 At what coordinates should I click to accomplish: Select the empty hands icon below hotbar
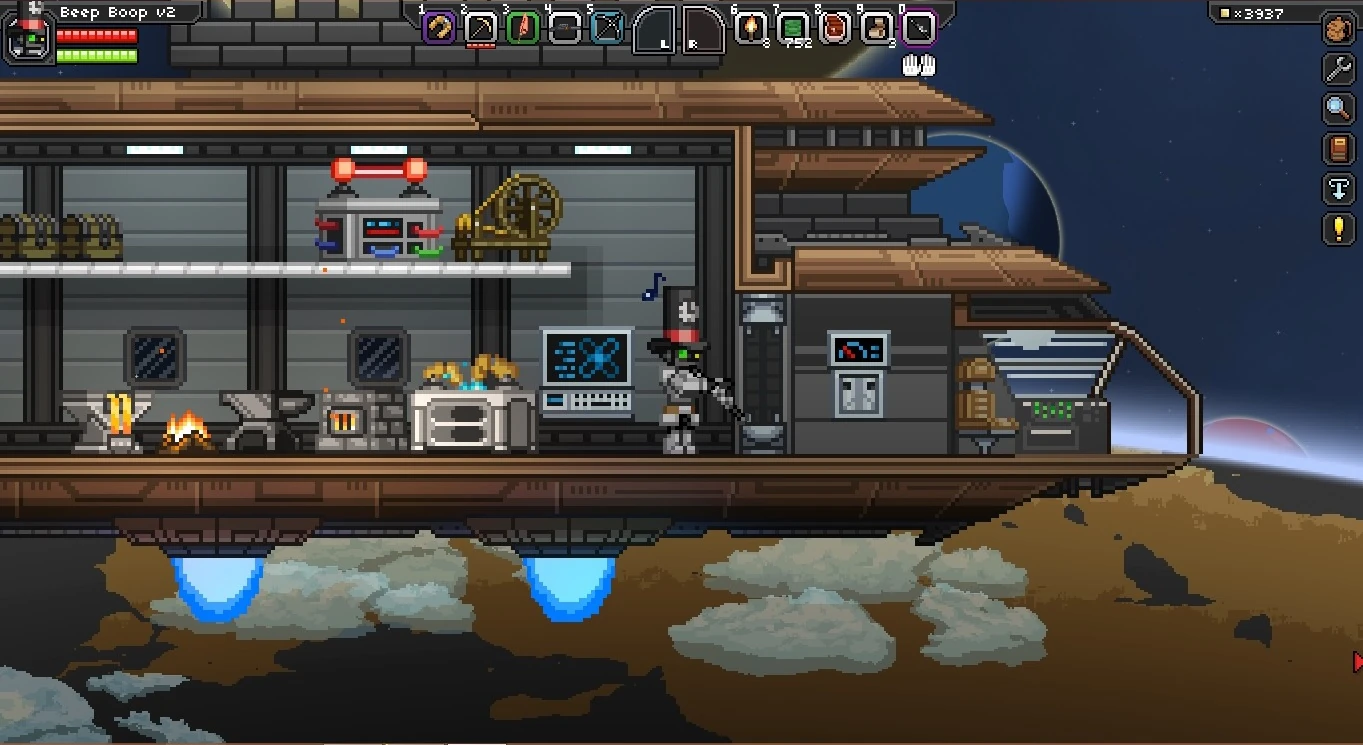pos(917,63)
